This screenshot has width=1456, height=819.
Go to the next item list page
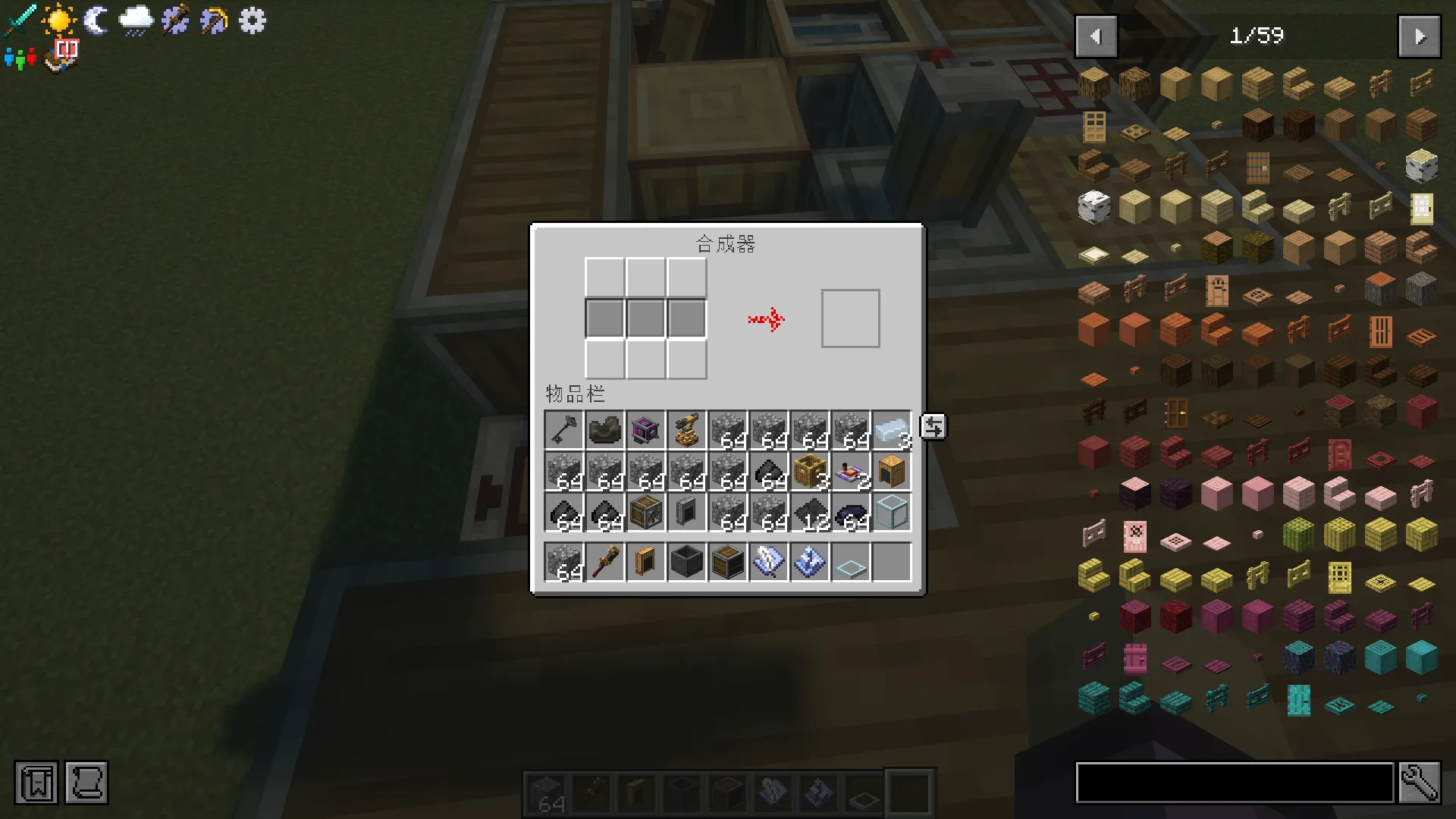[1419, 36]
